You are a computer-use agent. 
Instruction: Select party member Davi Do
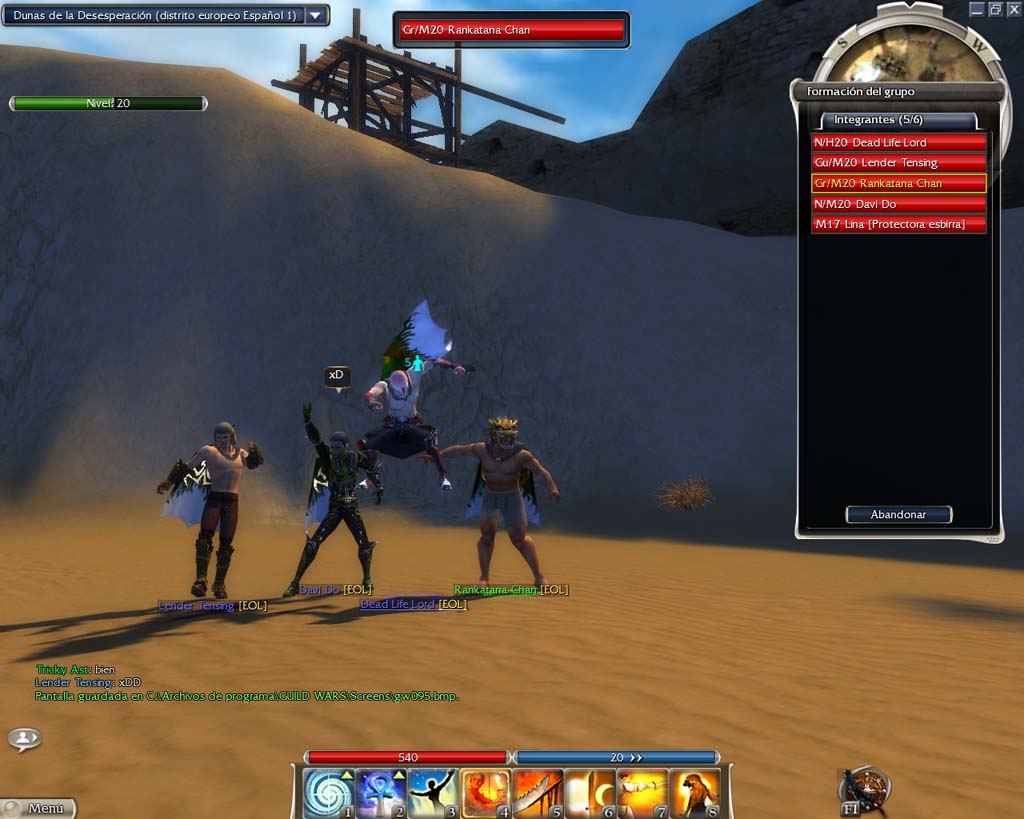tap(898, 204)
